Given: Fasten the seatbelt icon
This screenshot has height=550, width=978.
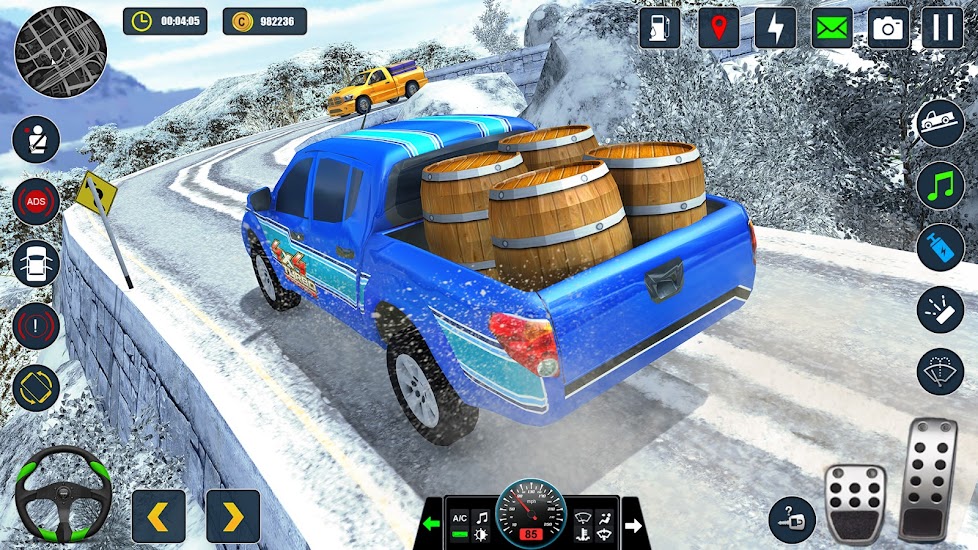Looking at the screenshot, I should coord(36,139).
